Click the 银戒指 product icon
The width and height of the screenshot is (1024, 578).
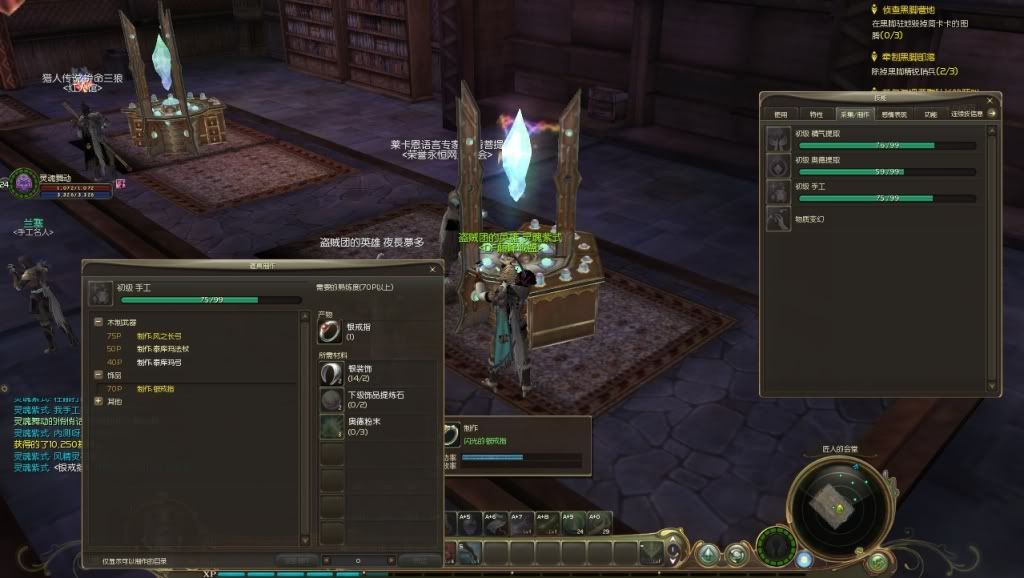331,331
